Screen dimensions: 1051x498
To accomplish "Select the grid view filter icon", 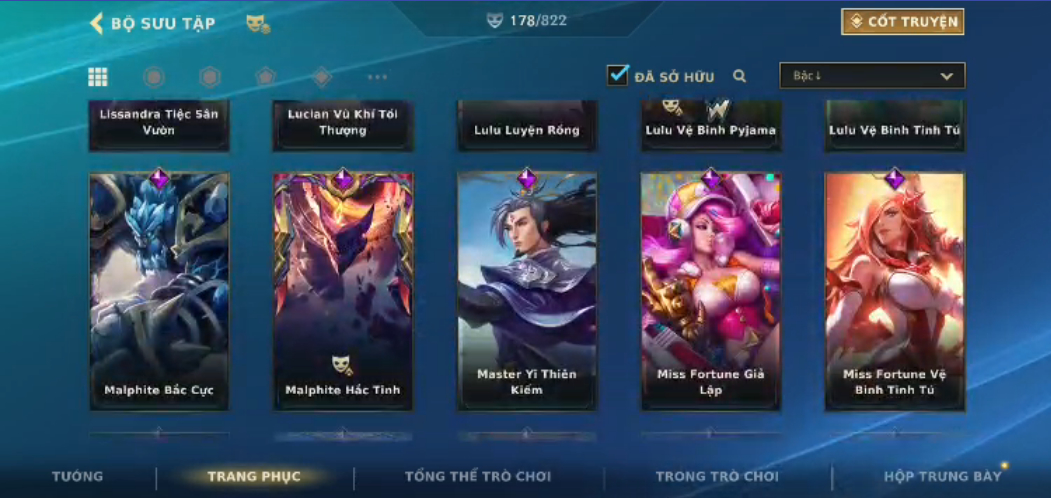I will click(x=98, y=77).
